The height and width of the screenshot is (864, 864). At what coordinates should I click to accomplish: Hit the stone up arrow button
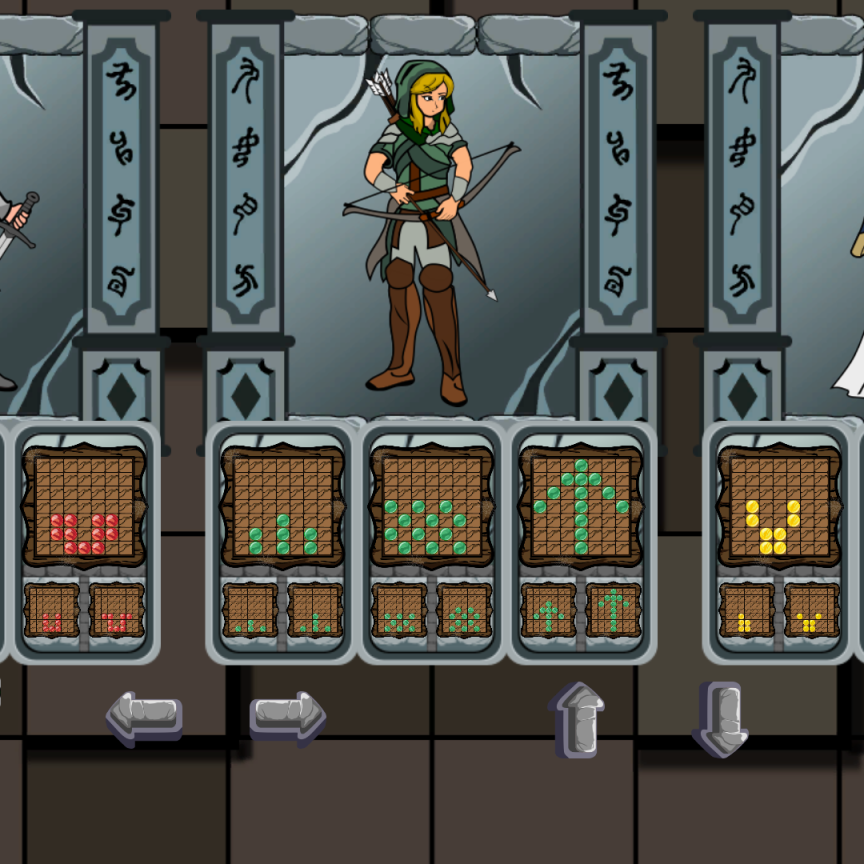point(577,718)
